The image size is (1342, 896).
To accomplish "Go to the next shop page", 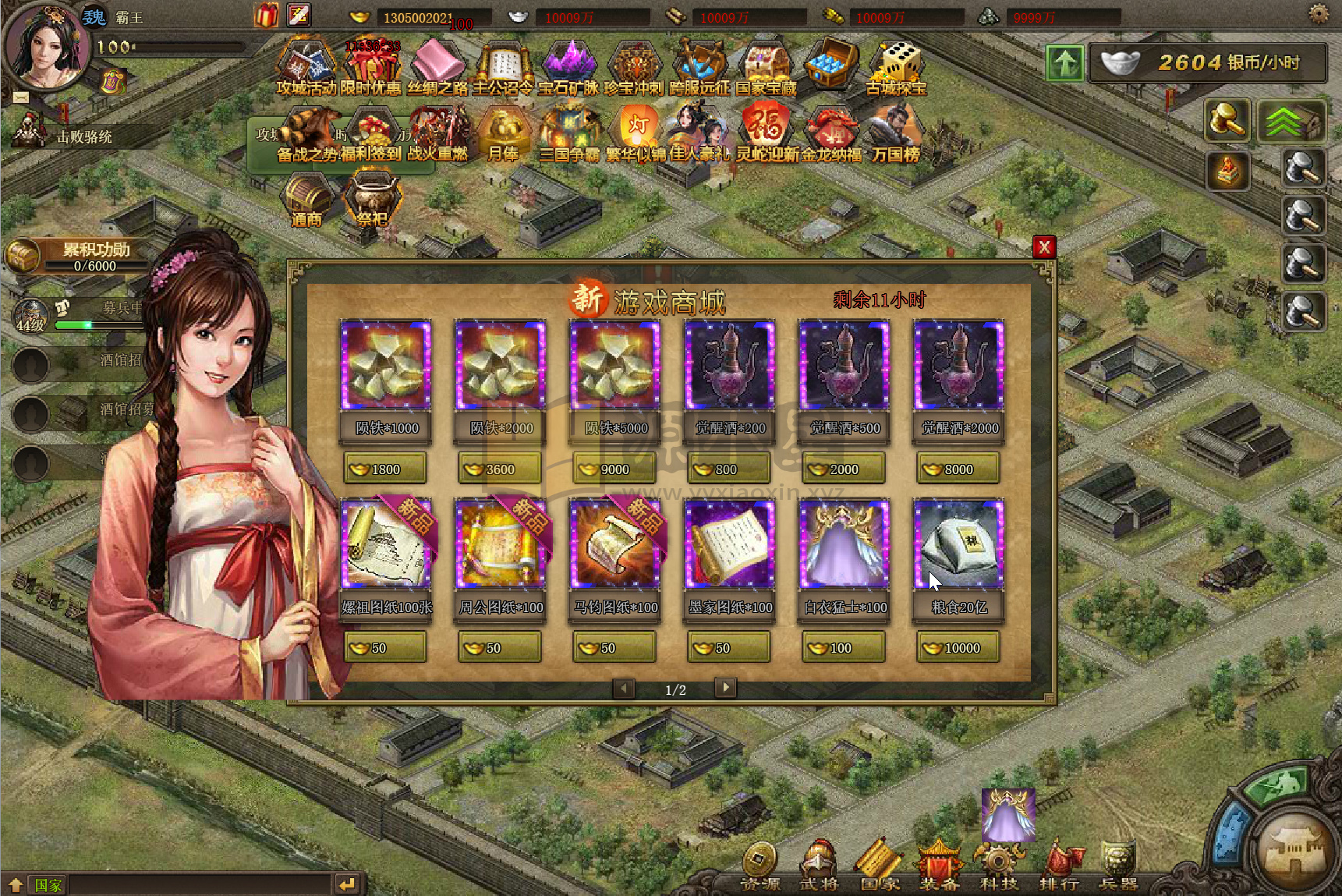I will click(x=725, y=688).
